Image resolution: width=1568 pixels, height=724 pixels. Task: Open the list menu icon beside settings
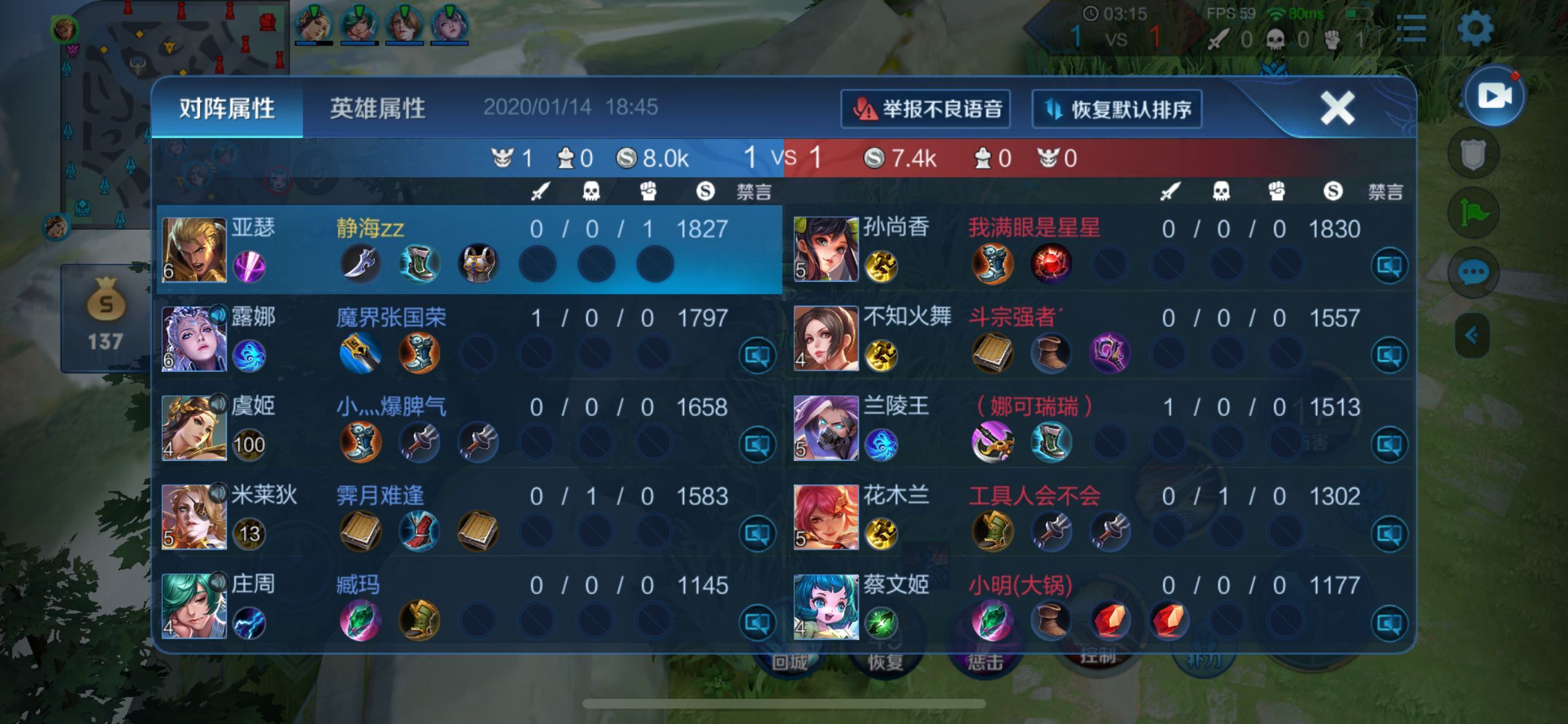pos(1411,29)
